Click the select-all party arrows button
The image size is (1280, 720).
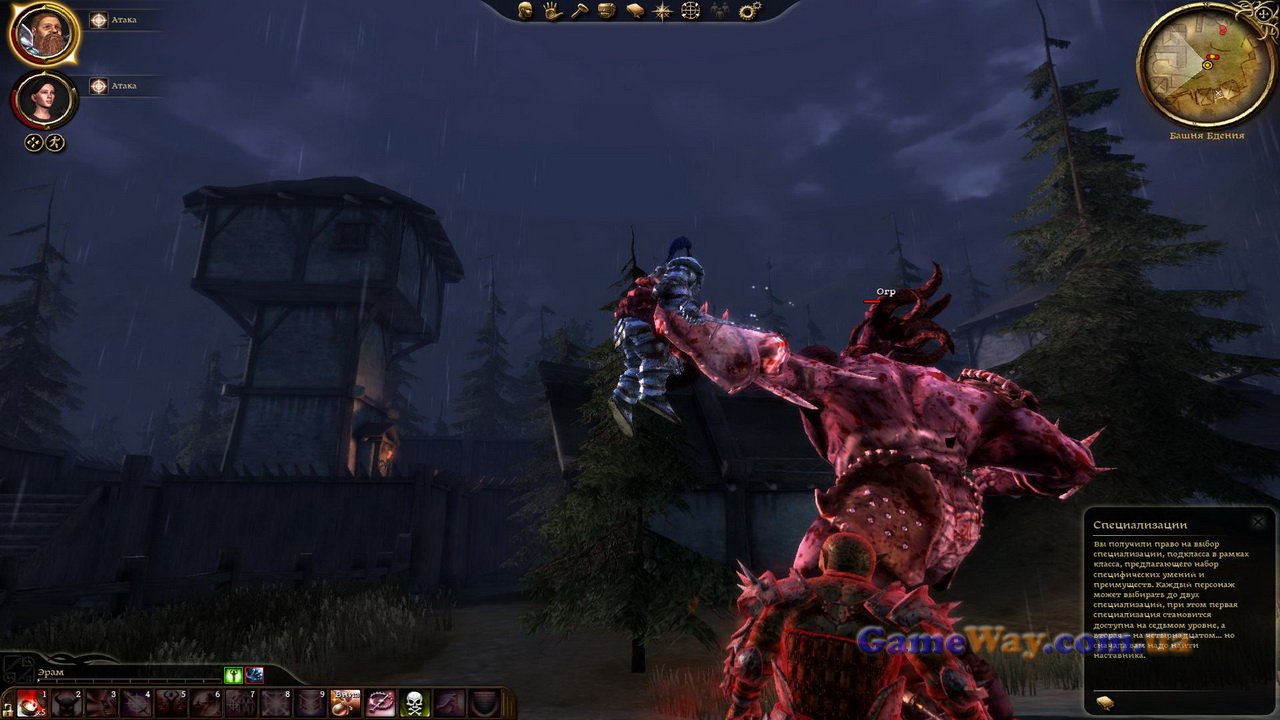point(33,143)
